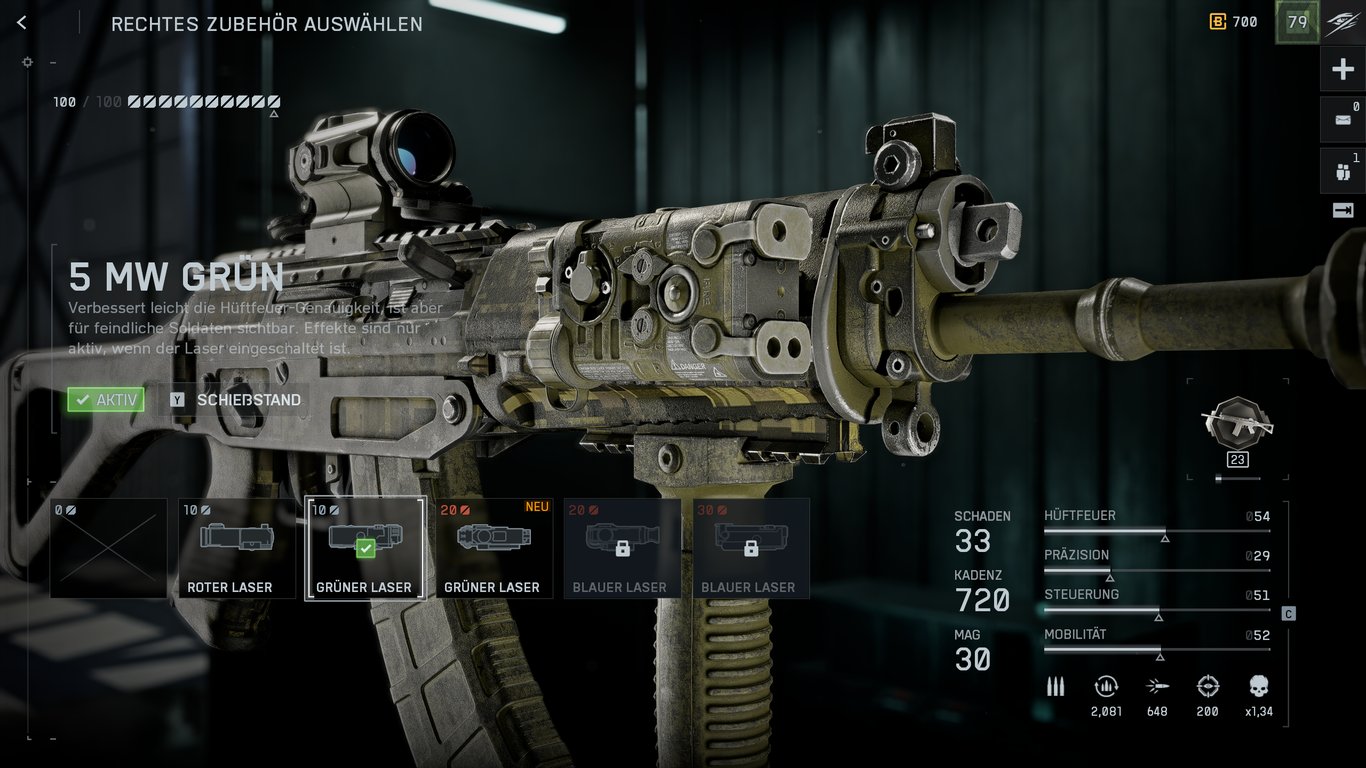Viewport: 1366px width, 768px height.
Task: Select the Grüner Laser marked NEU
Action: 493,548
